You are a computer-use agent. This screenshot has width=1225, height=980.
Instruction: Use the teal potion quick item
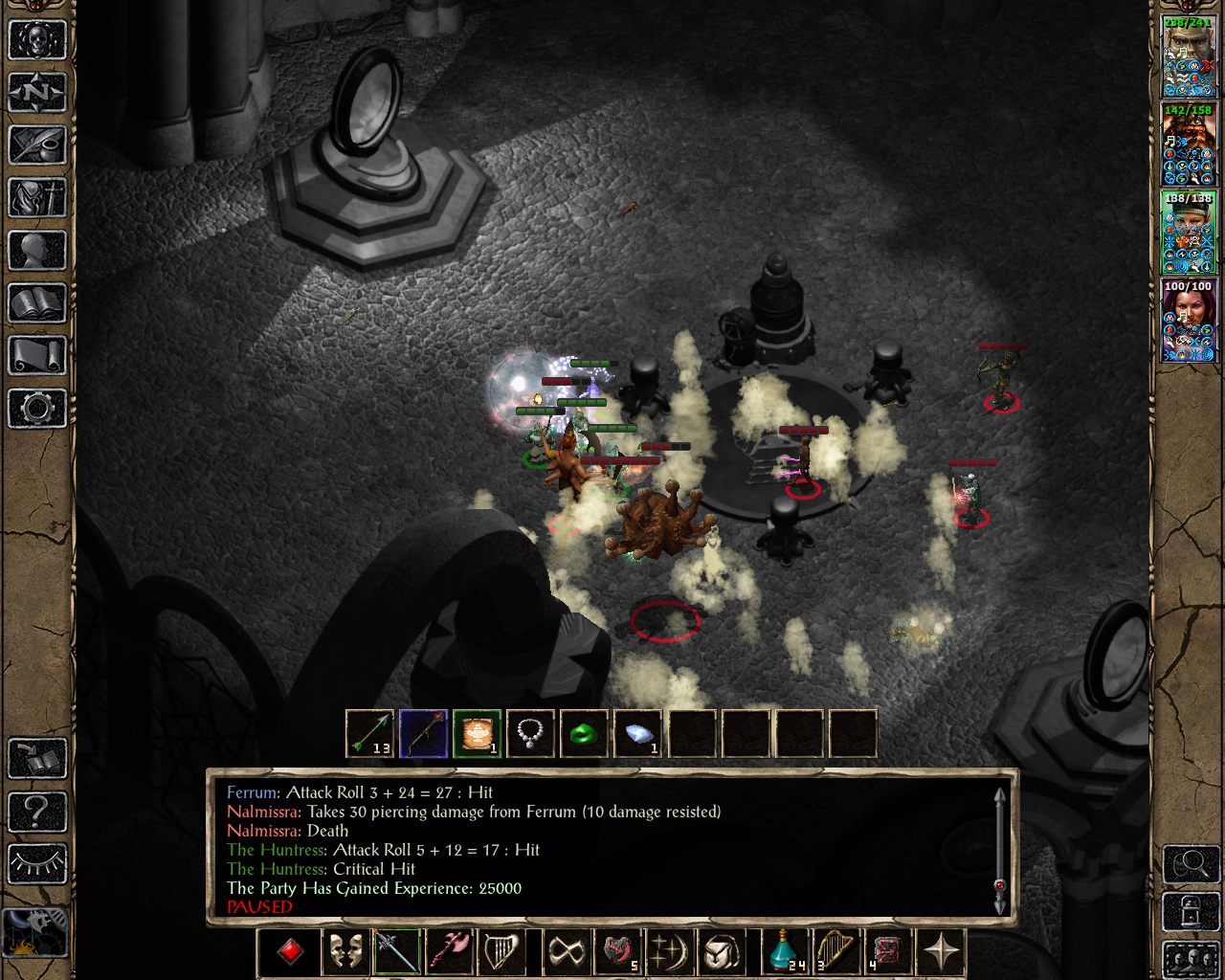click(786, 952)
